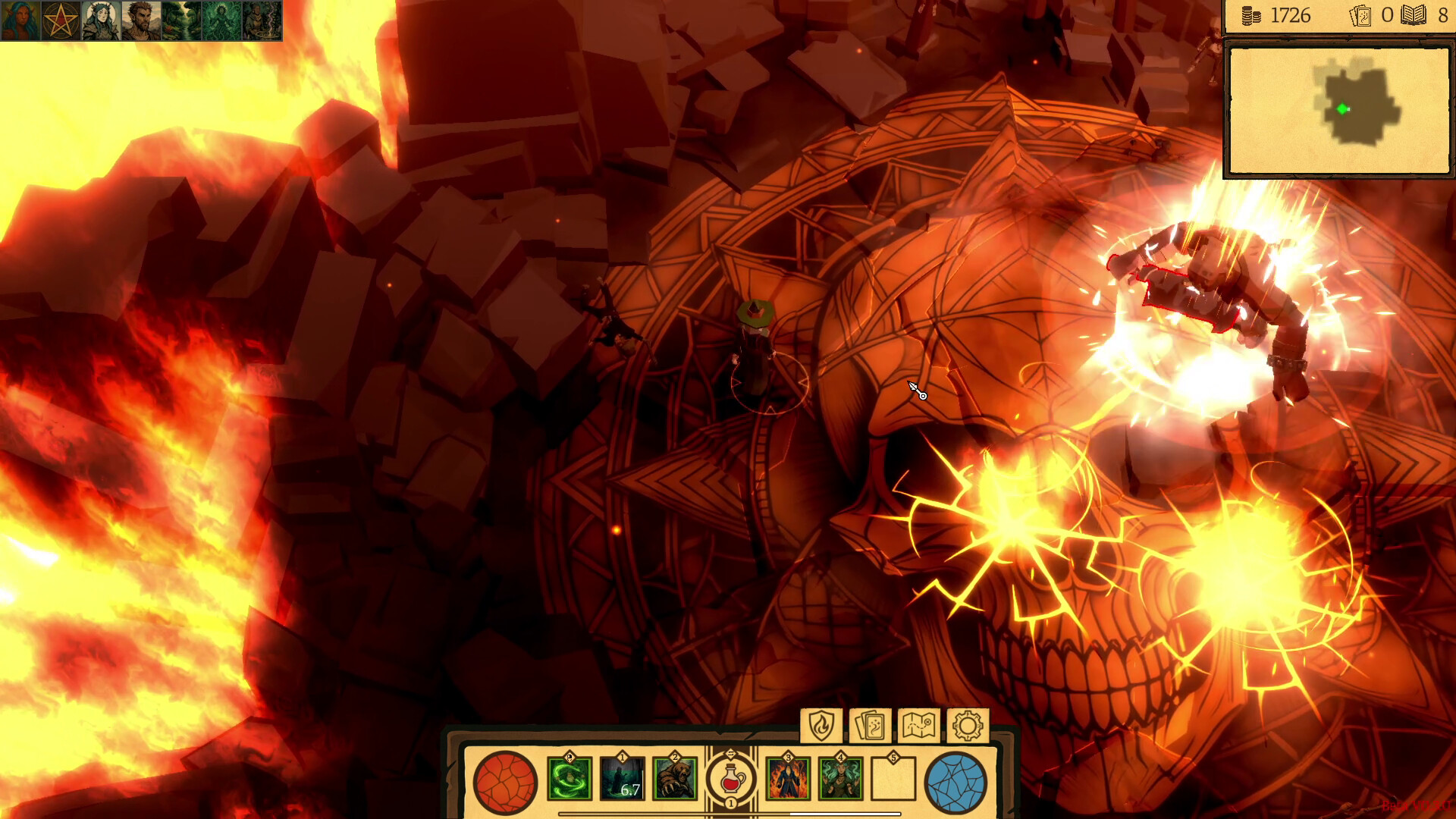Drink the red health potion

[731, 779]
